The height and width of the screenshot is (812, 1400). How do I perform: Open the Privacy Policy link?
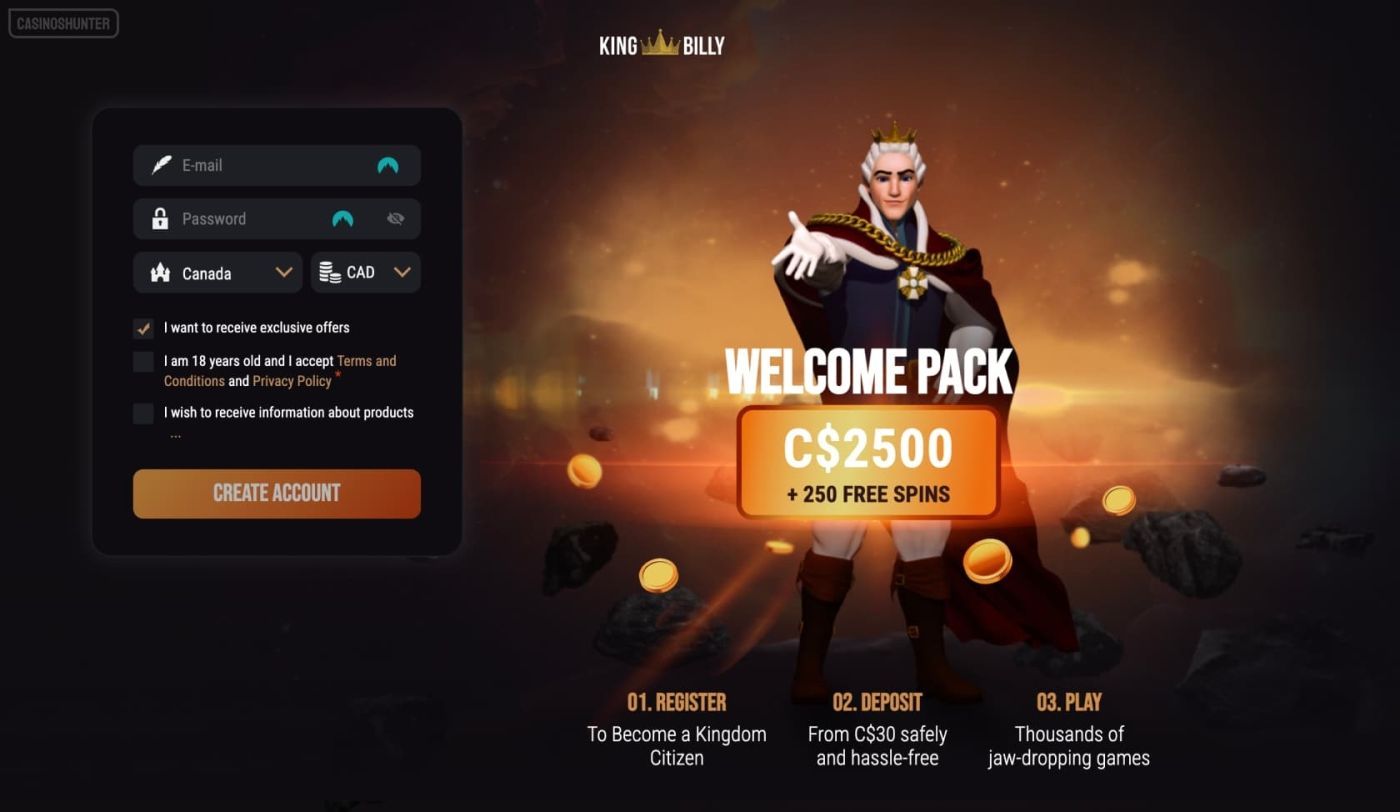click(292, 381)
